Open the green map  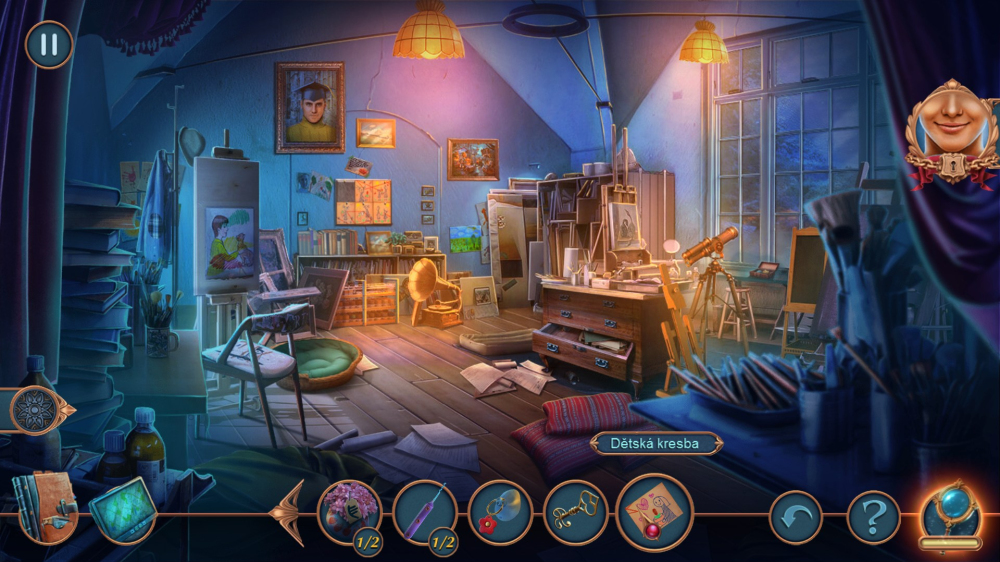123,509
